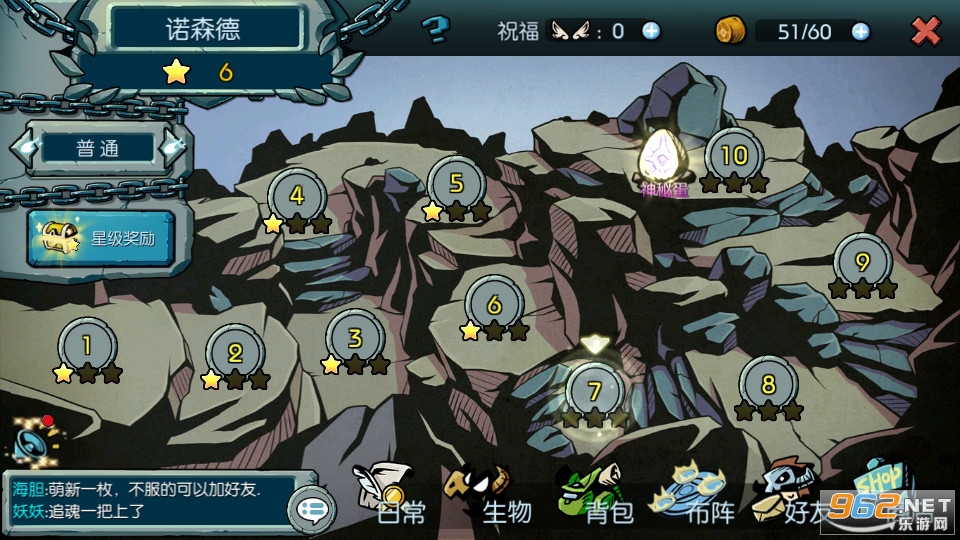Screen dimensions: 960x540
Task: Close the stage map with the red X
Action: coord(926,31)
